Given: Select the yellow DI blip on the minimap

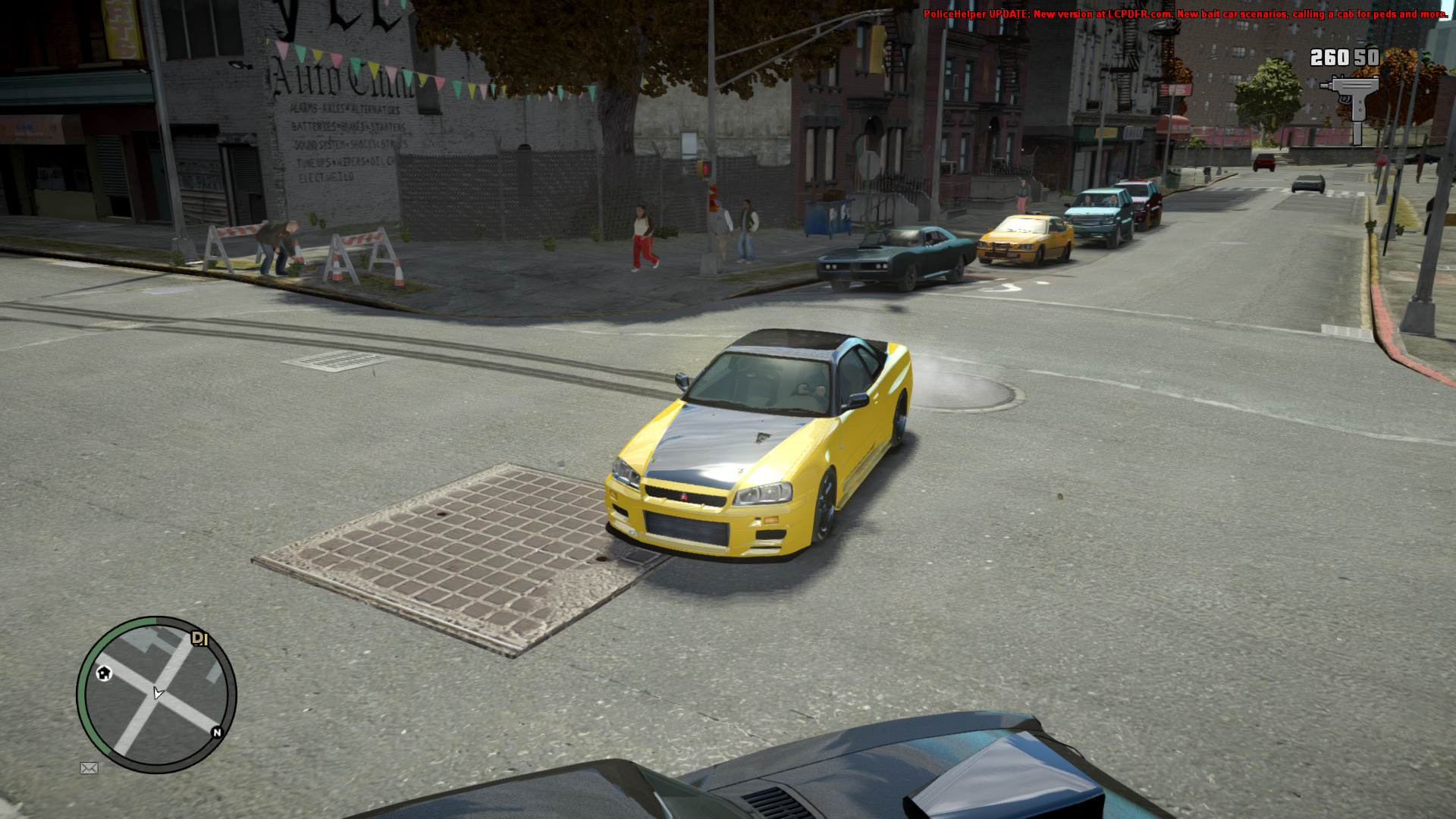Looking at the screenshot, I should click(199, 639).
